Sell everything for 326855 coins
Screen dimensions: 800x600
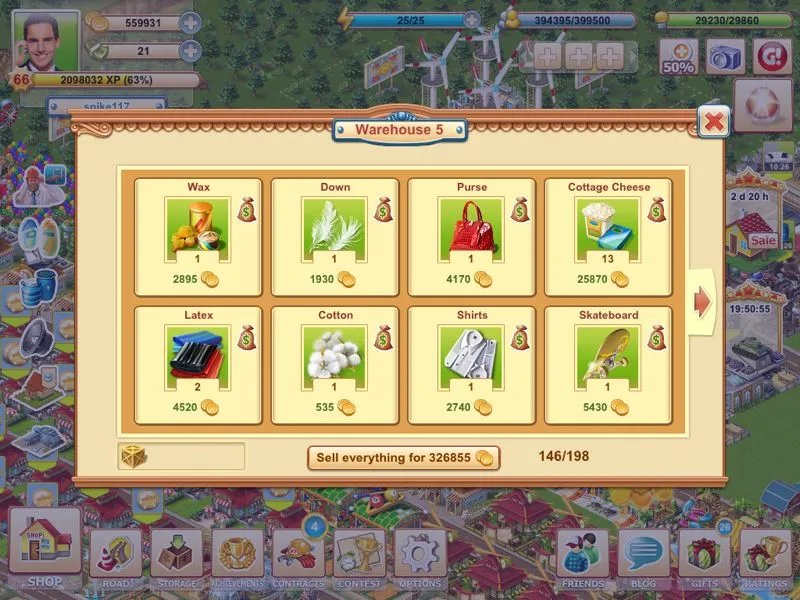403,457
